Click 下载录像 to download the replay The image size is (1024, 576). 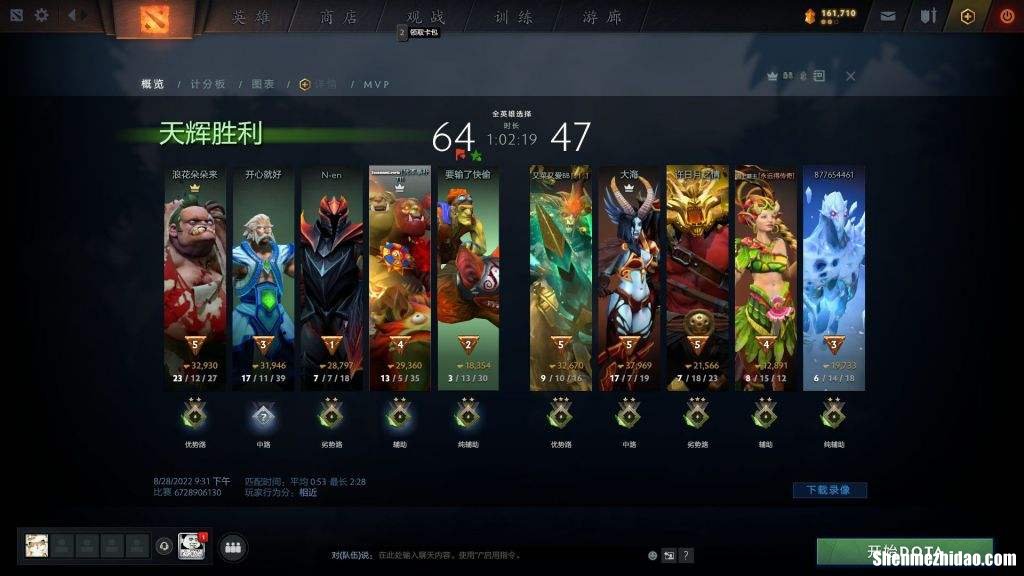point(829,490)
